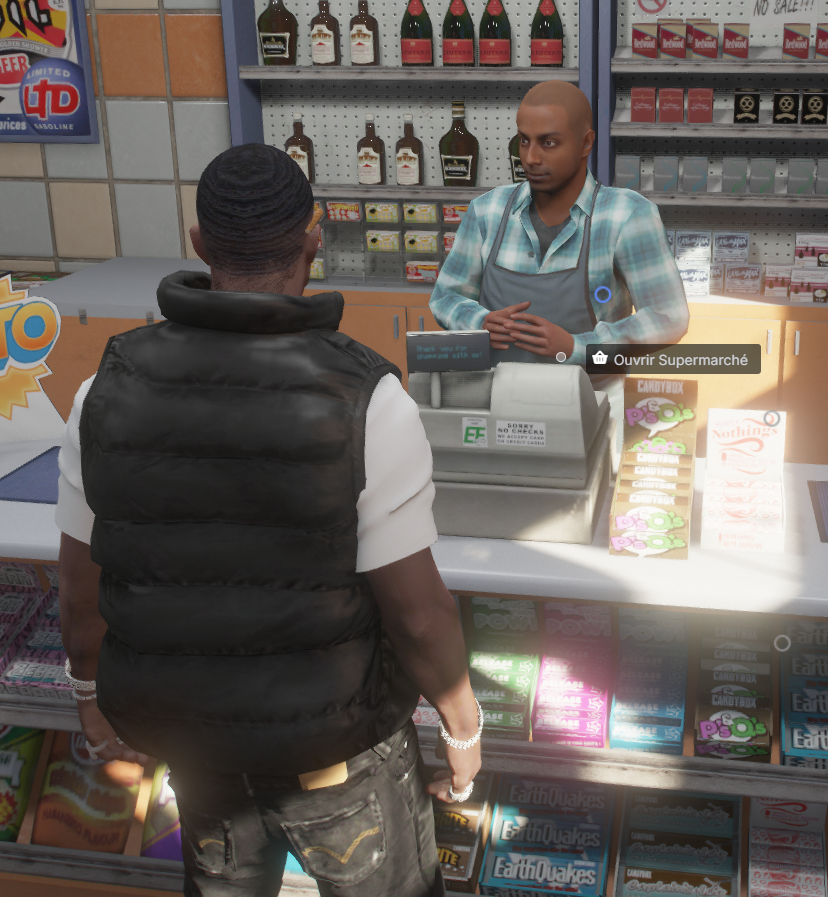Select the Ouvrir Supermarché option
This screenshot has height=897, width=828.
(672, 359)
